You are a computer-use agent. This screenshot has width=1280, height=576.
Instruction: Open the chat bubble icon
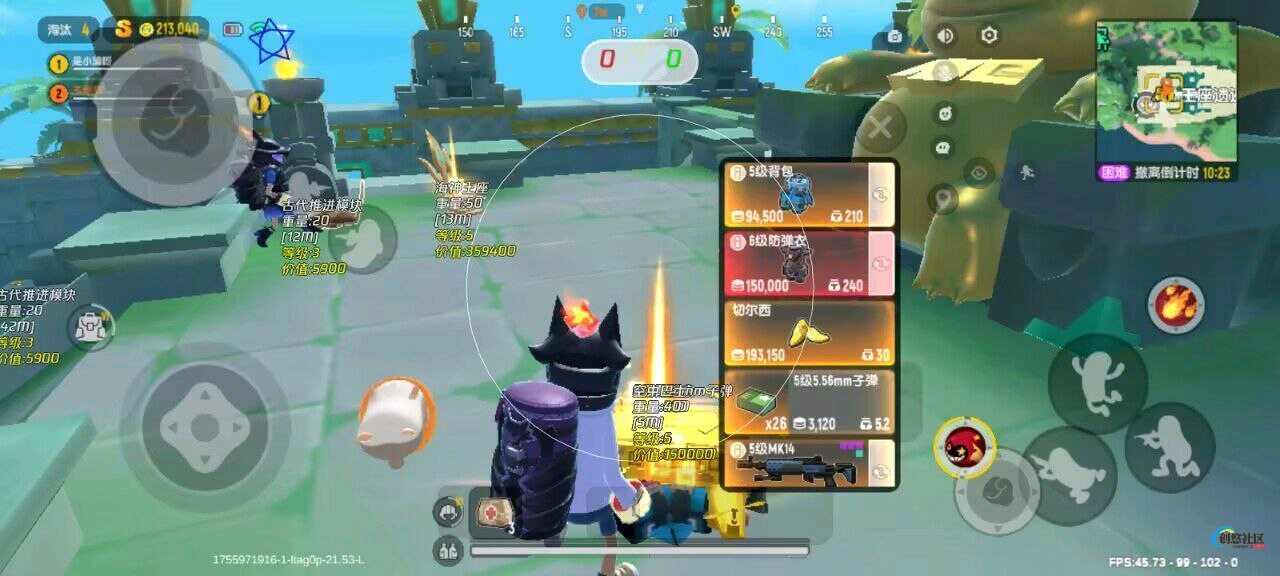tap(943, 148)
